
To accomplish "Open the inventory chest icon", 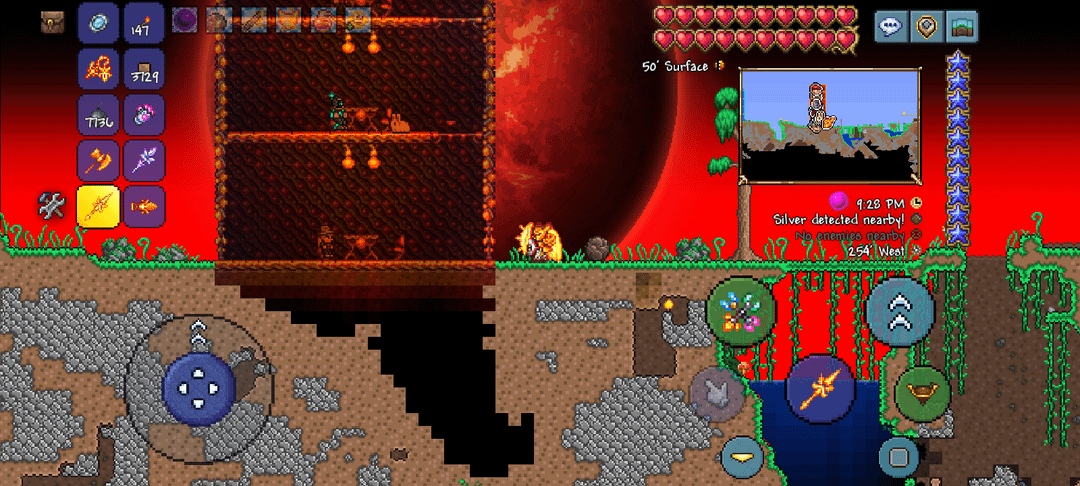I will (53, 23).
